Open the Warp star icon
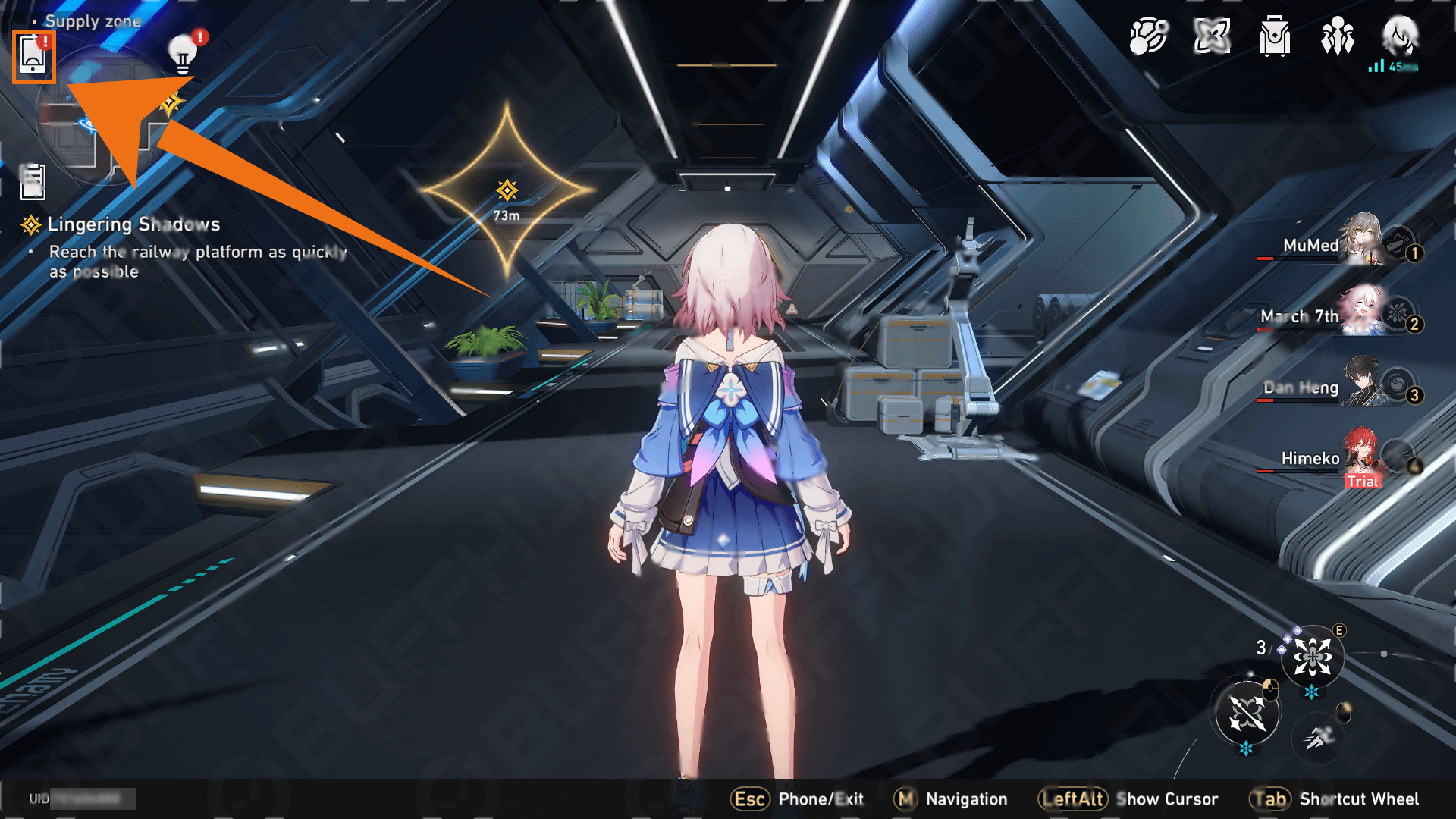1456x819 pixels. pos(1212,36)
